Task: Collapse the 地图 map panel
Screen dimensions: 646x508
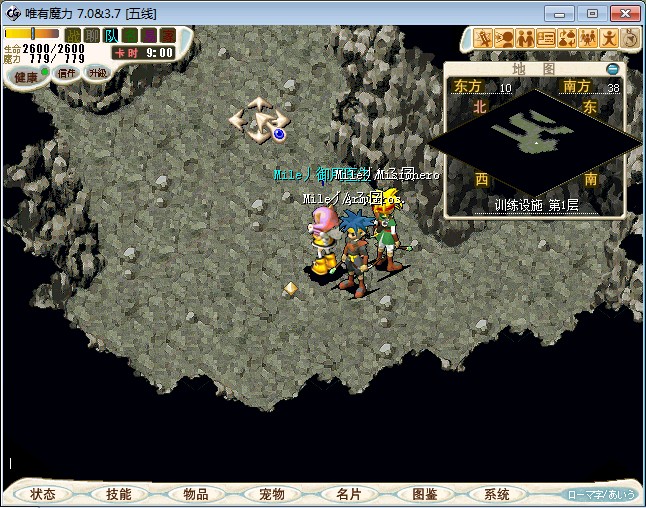Action: click(x=613, y=69)
